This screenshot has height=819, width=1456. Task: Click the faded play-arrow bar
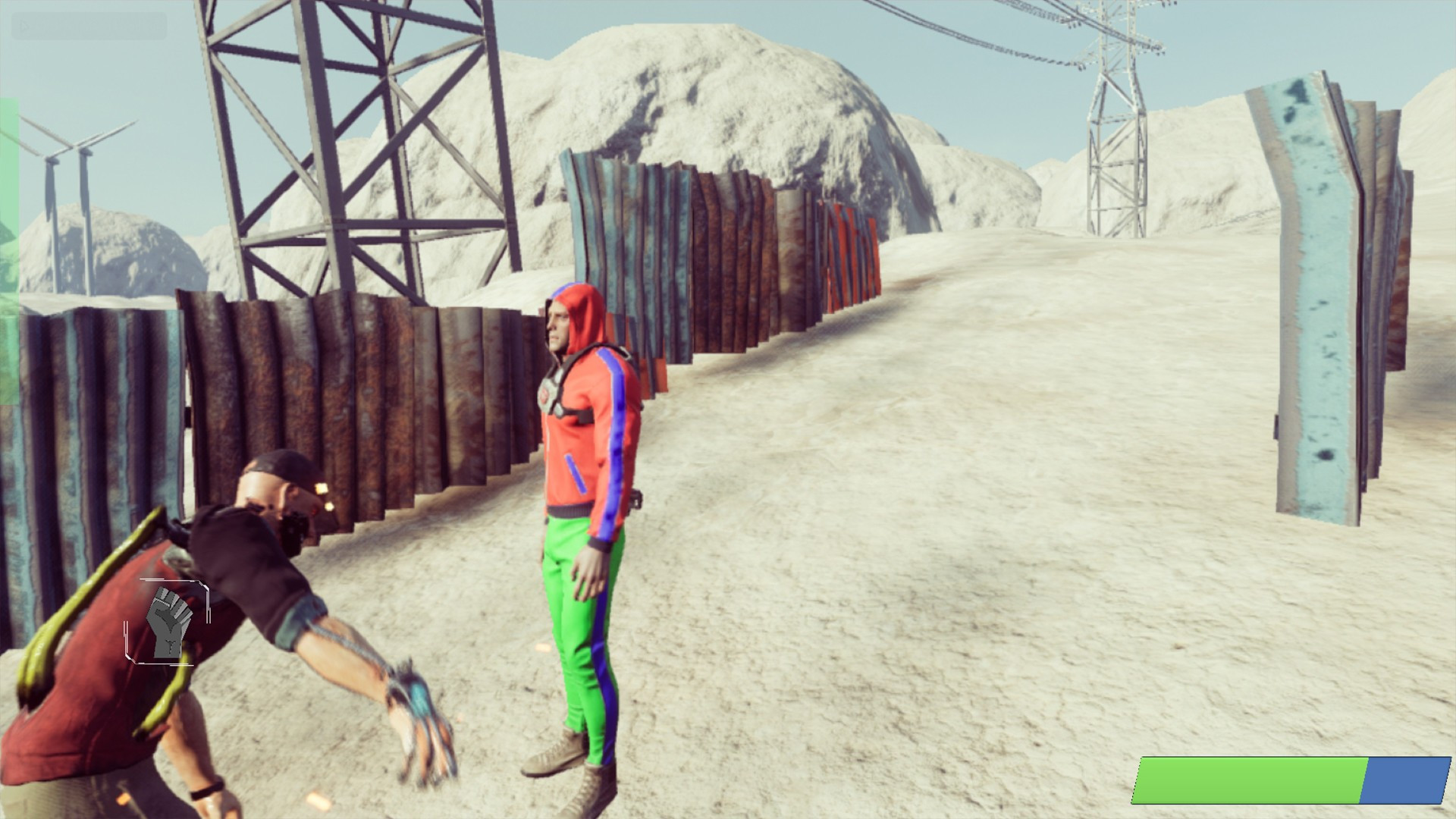coord(89,27)
